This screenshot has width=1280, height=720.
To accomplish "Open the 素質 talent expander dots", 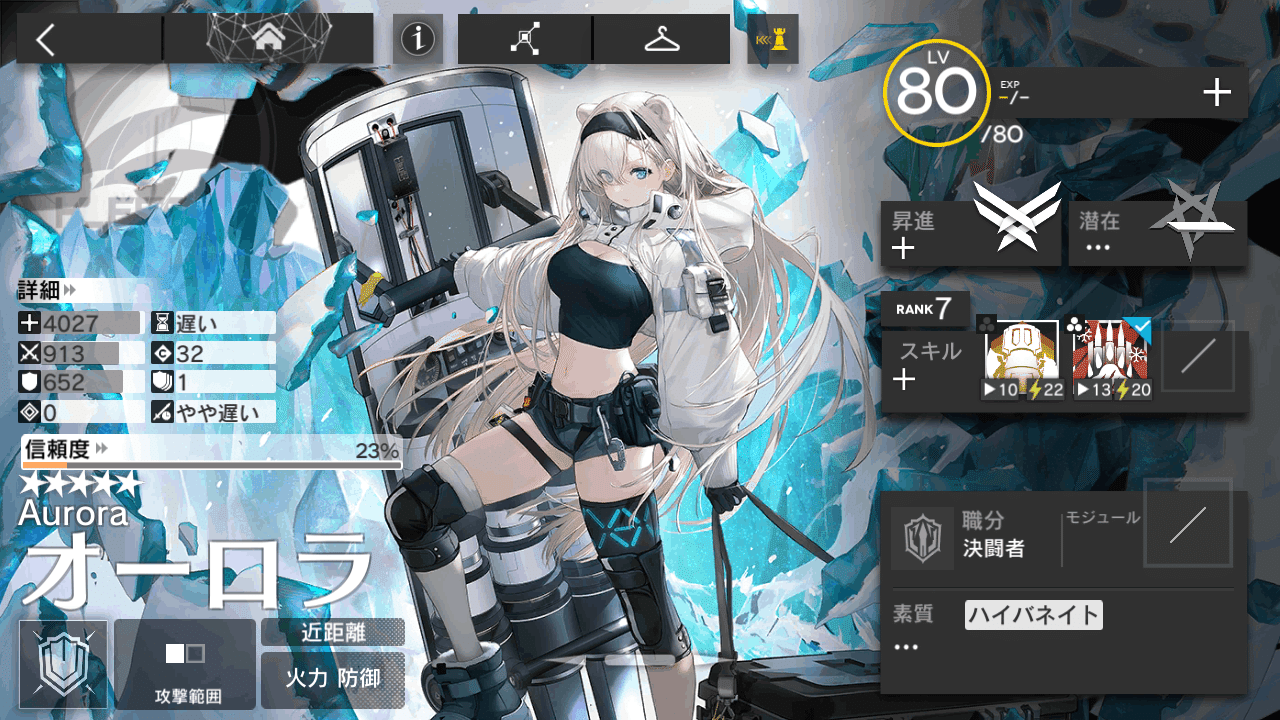I will (x=905, y=646).
